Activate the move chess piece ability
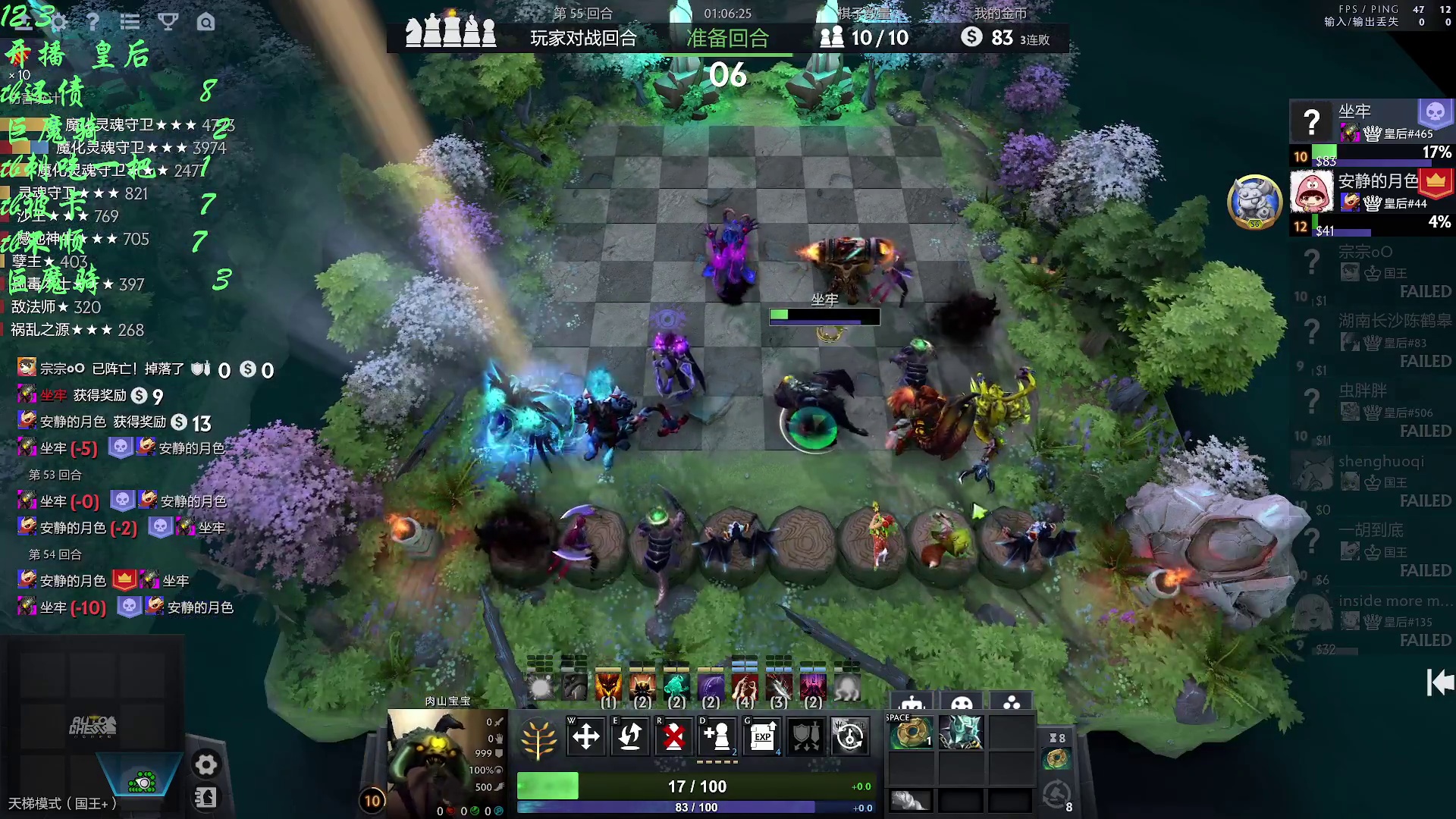Screen dimensions: 1456x819 pos(585,736)
